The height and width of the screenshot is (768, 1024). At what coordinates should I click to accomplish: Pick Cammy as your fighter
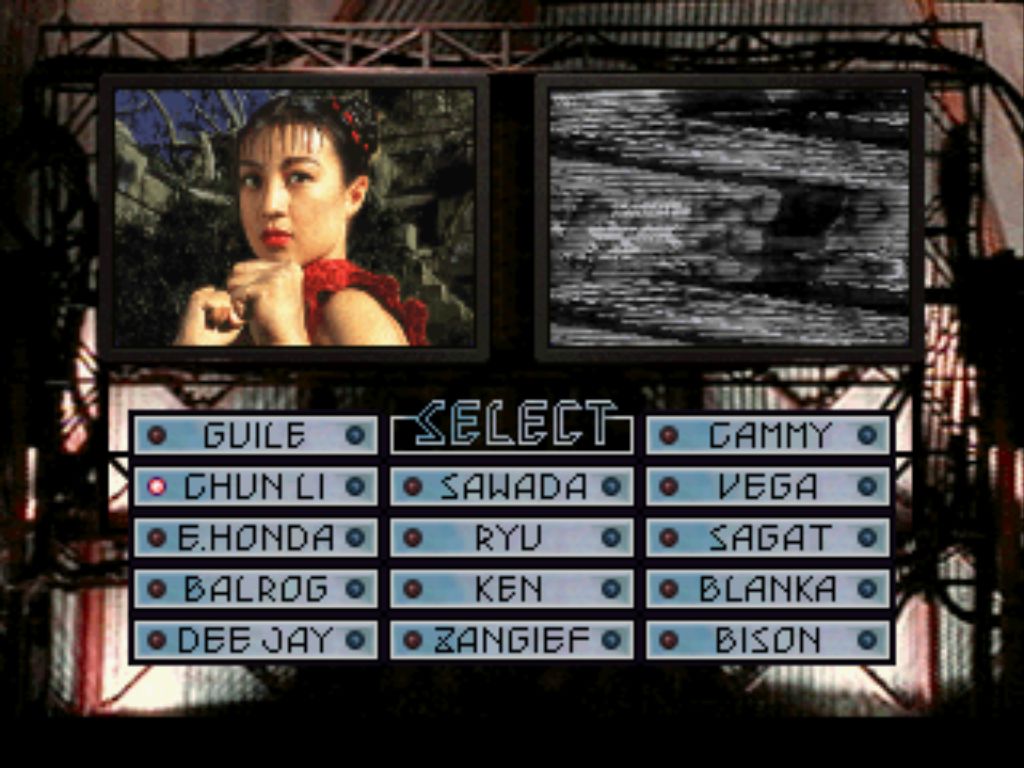pos(768,435)
